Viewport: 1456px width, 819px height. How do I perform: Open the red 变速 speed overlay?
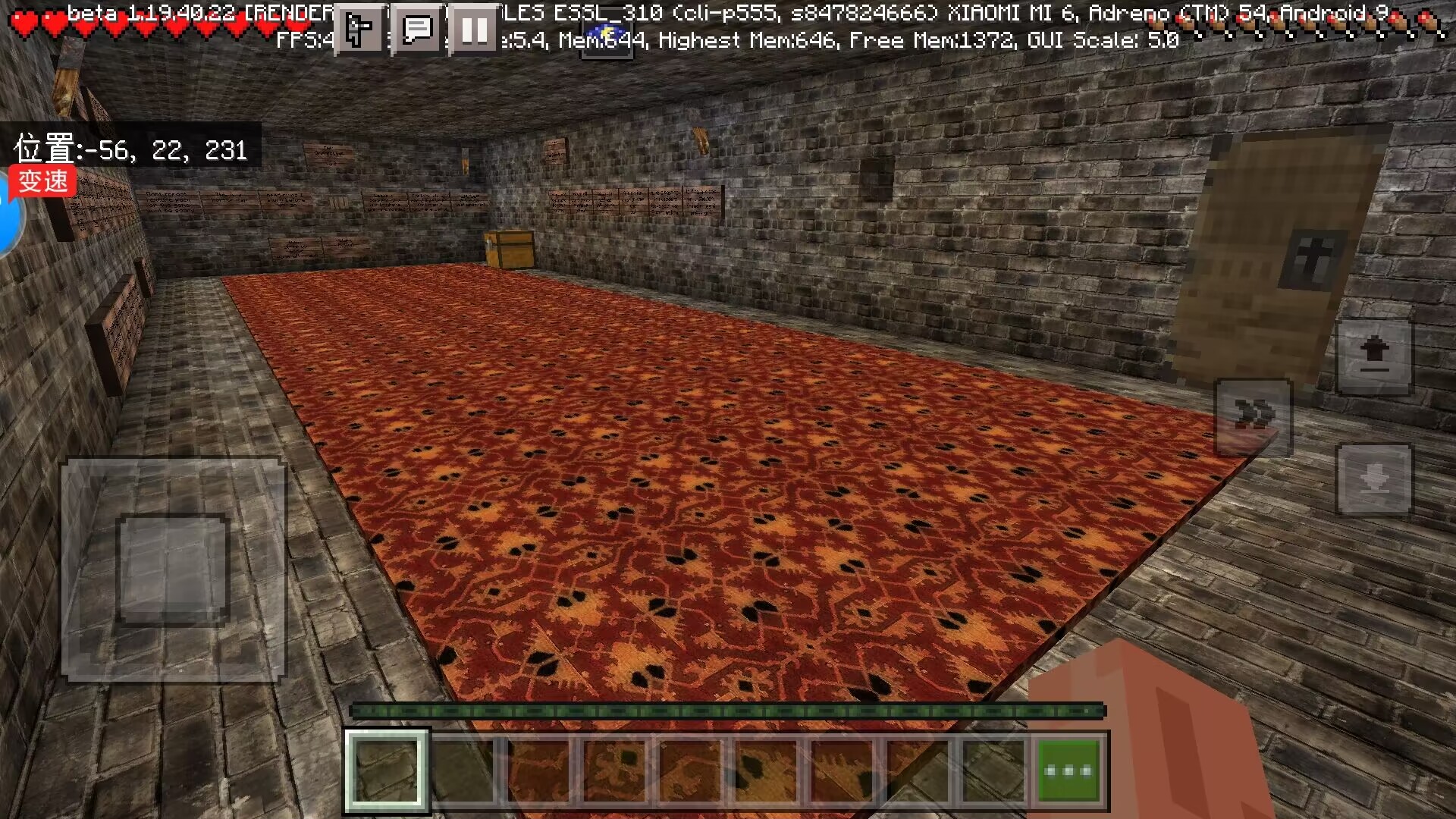[43, 181]
